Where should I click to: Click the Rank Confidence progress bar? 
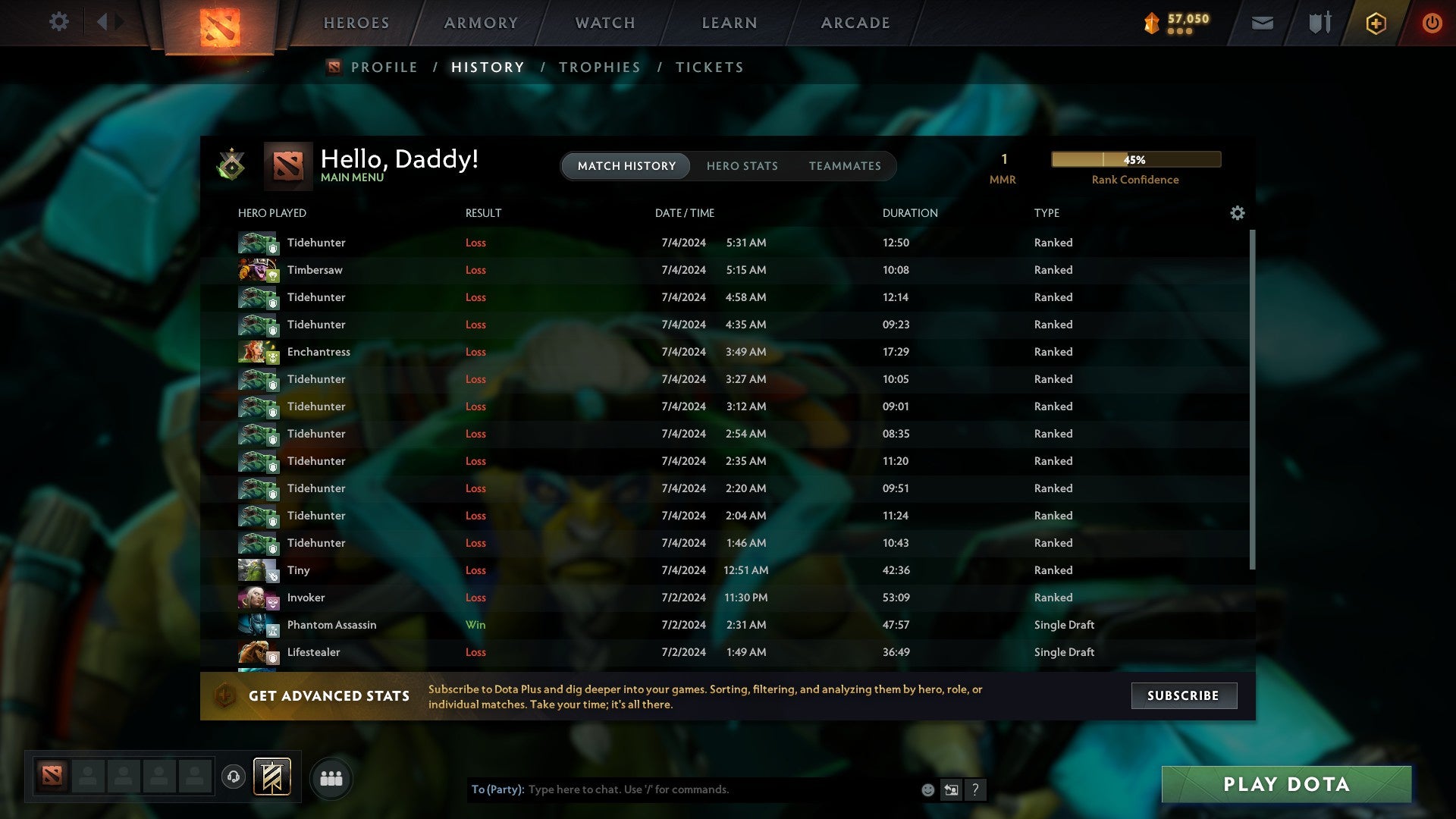coord(1135,159)
